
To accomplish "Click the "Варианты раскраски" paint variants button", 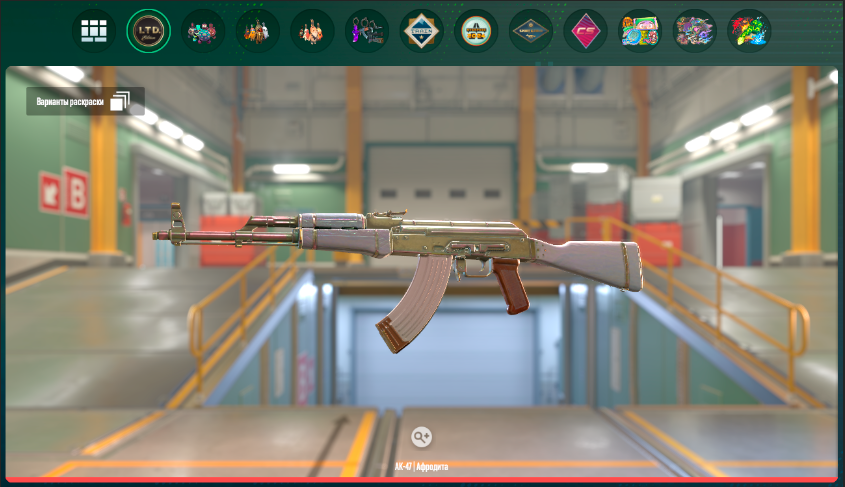I will coord(85,101).
